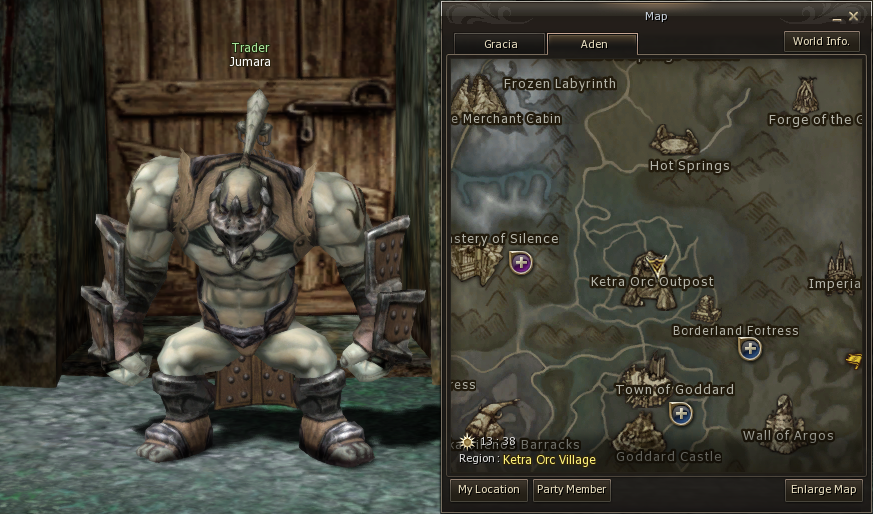This screenshot has height=514, width=873.
Task: Open the World Info. panel
Action: (x=821, y=41)
